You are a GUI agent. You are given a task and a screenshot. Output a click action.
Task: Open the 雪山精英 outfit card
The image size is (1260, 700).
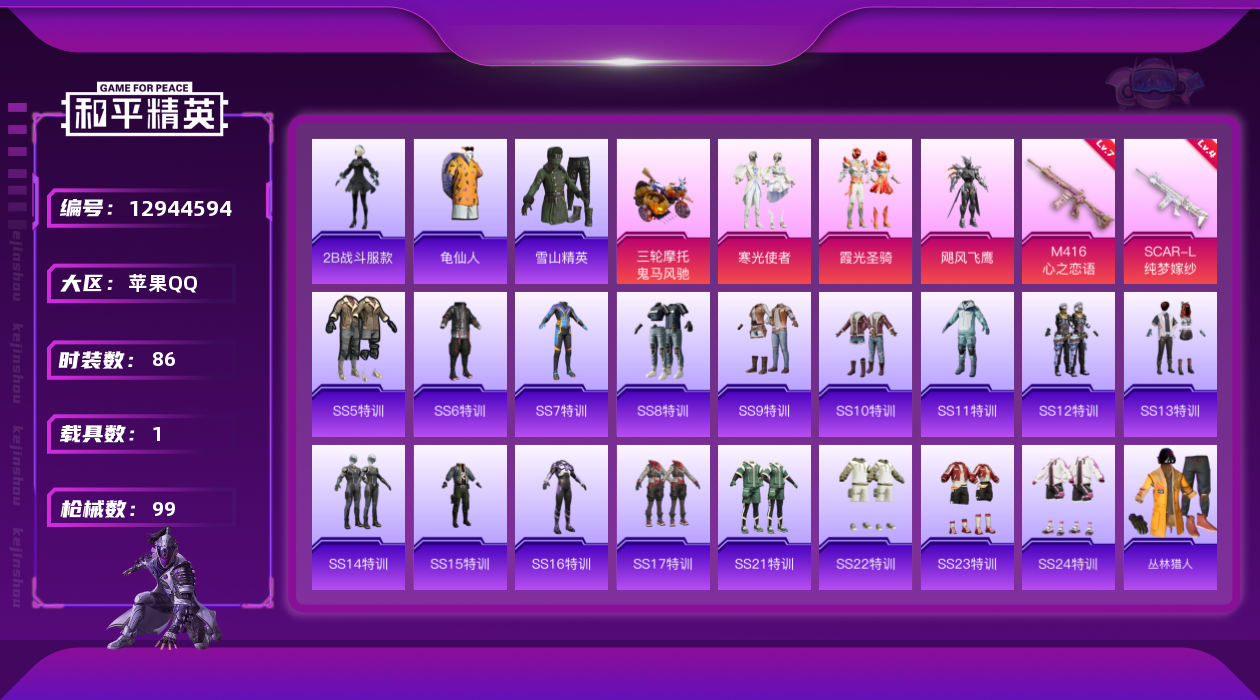pyautogui.click(x=561, y=210)
